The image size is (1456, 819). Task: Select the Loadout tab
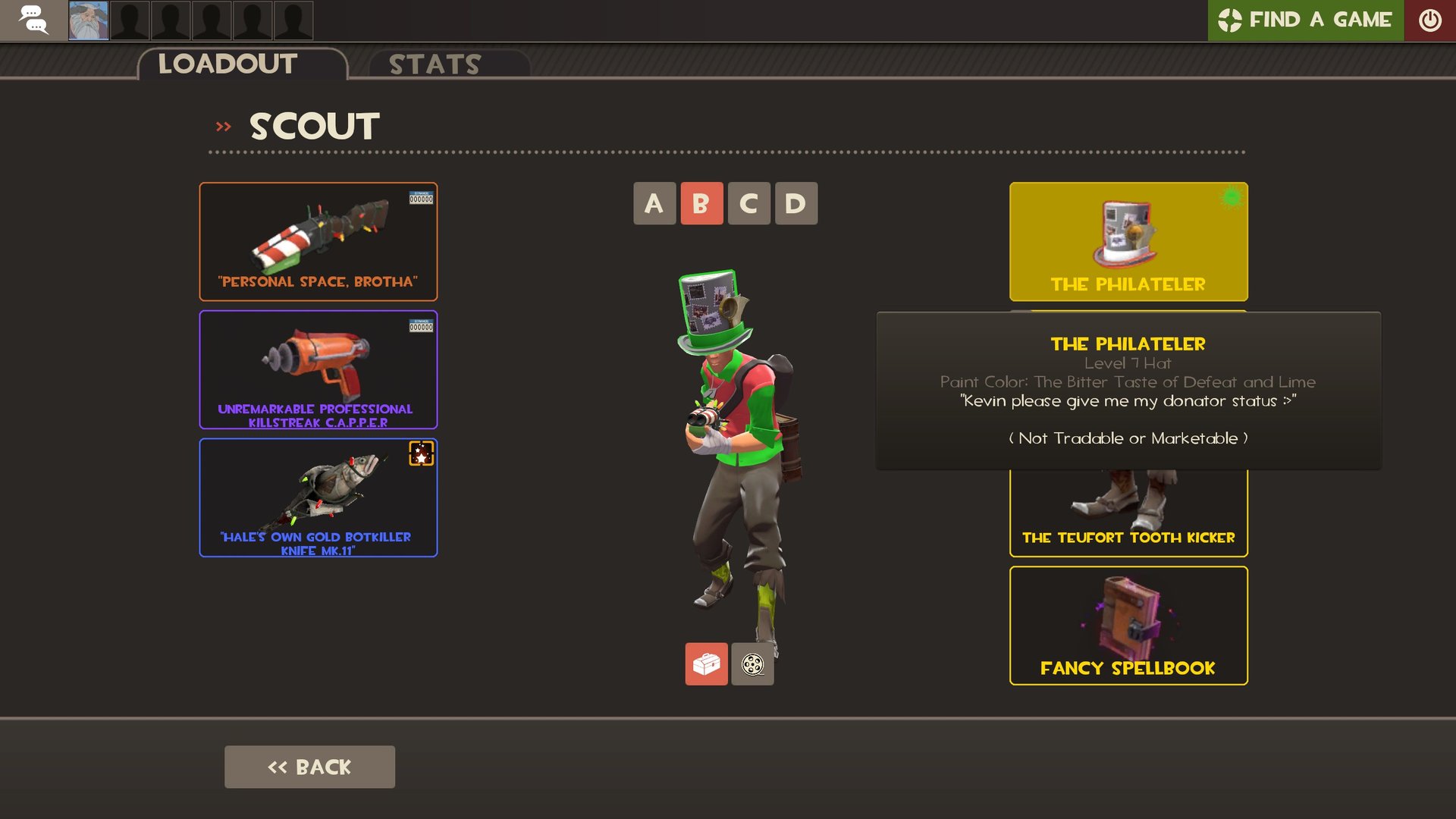click(x=227, y=64)
